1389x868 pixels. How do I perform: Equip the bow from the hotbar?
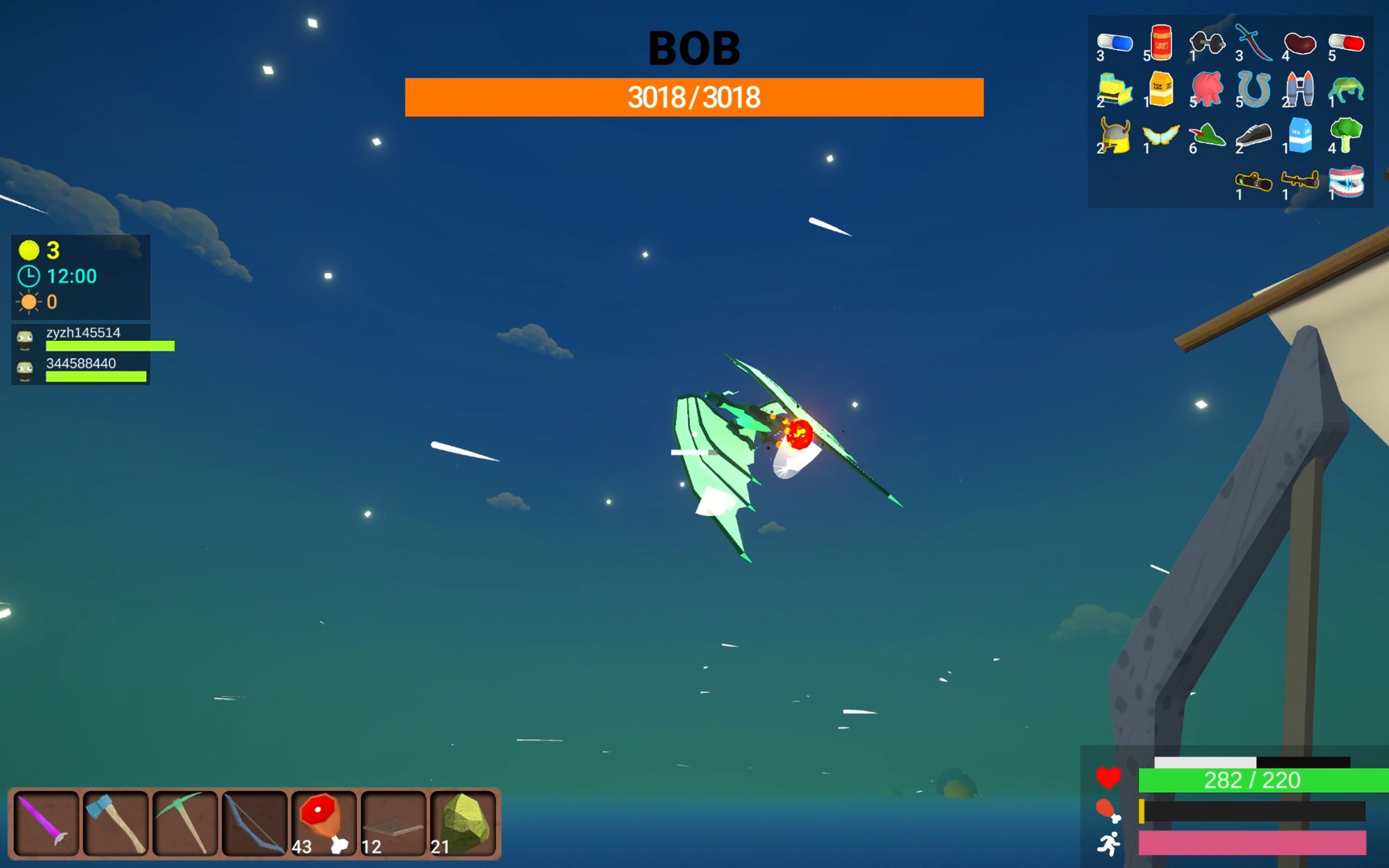tap(254, 823)
